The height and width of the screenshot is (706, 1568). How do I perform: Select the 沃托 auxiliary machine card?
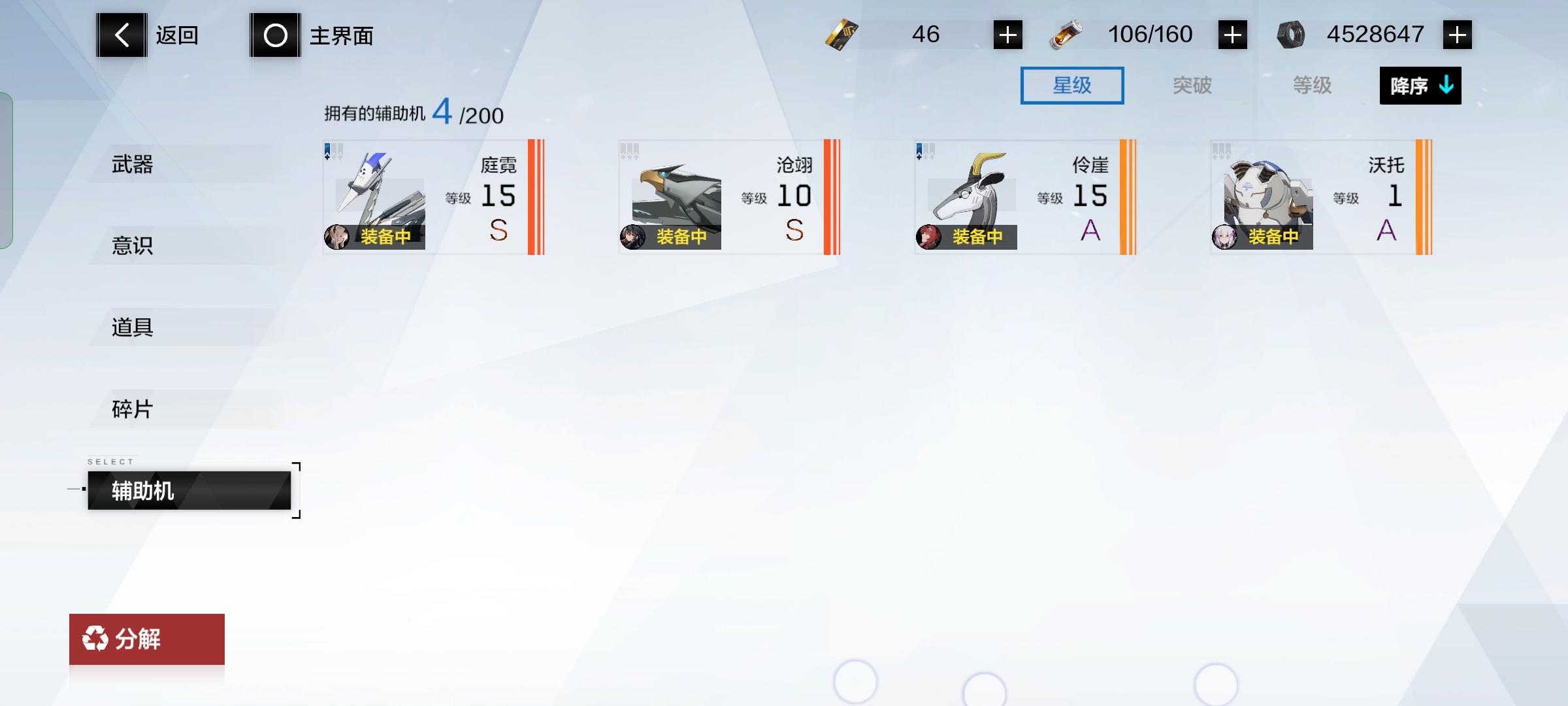1320,196
